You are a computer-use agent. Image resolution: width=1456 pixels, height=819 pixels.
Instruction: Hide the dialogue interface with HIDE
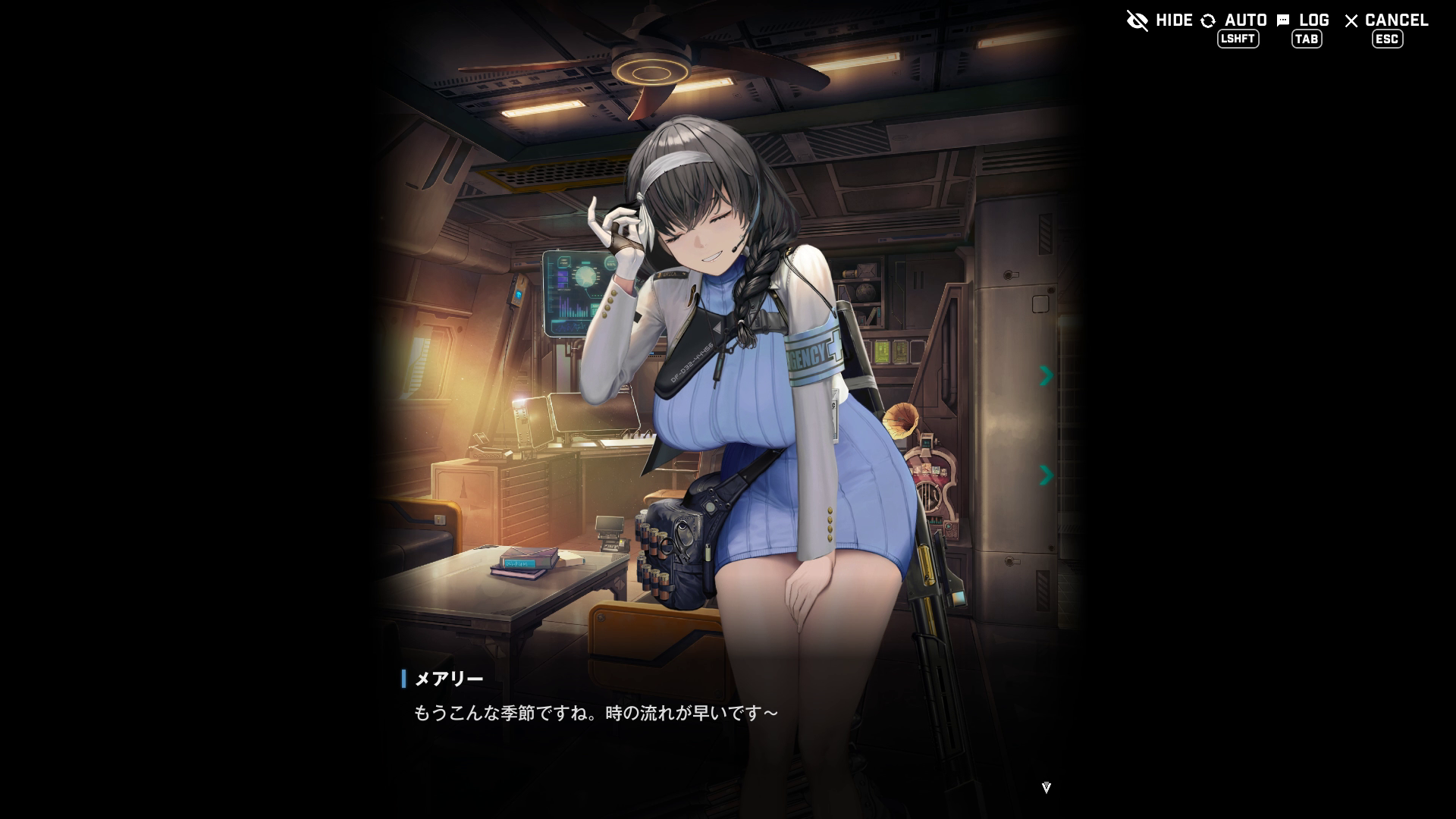[x=1159, y=20]
